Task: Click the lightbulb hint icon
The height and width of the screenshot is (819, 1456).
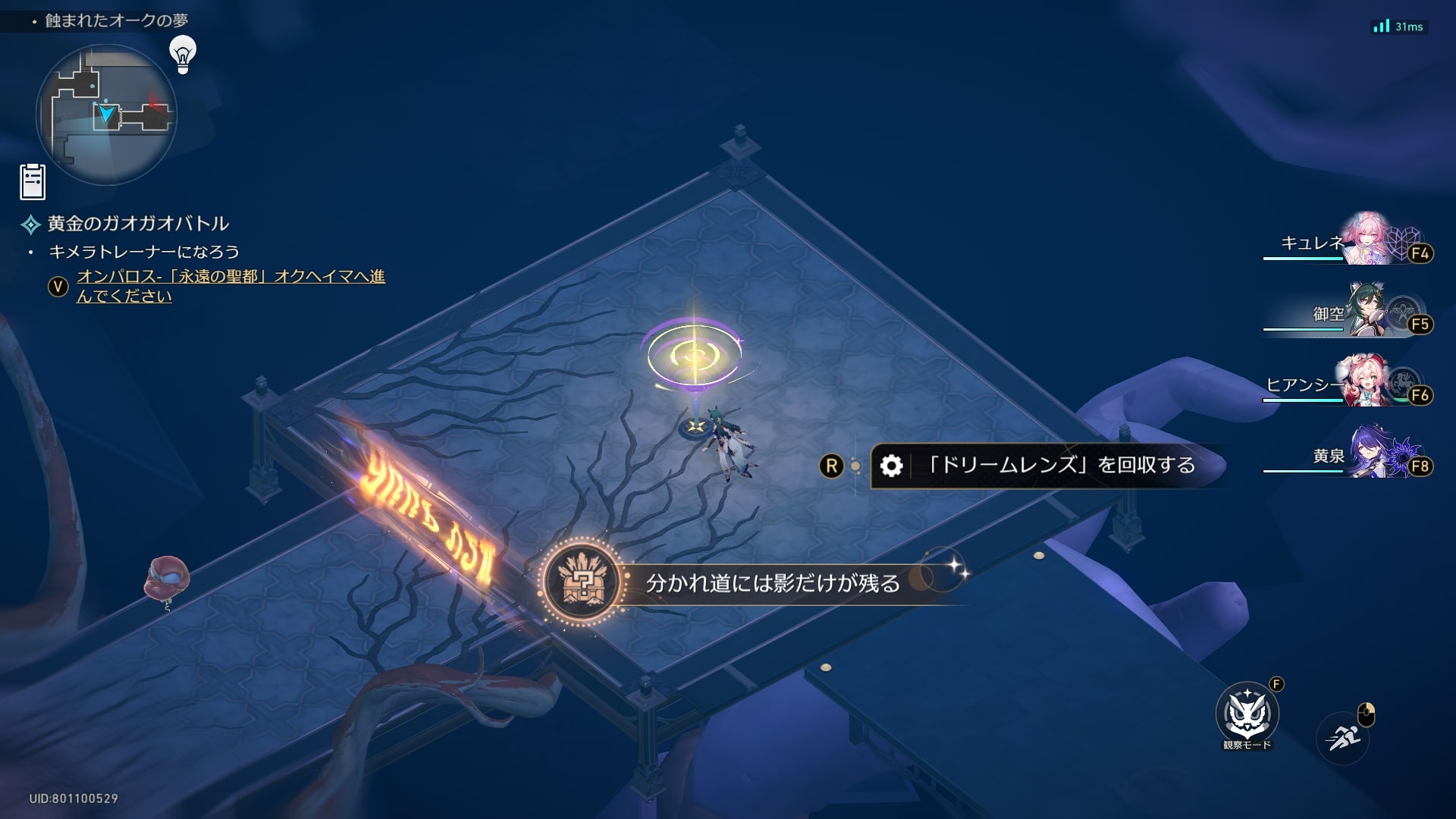Action: coord(183,54)
